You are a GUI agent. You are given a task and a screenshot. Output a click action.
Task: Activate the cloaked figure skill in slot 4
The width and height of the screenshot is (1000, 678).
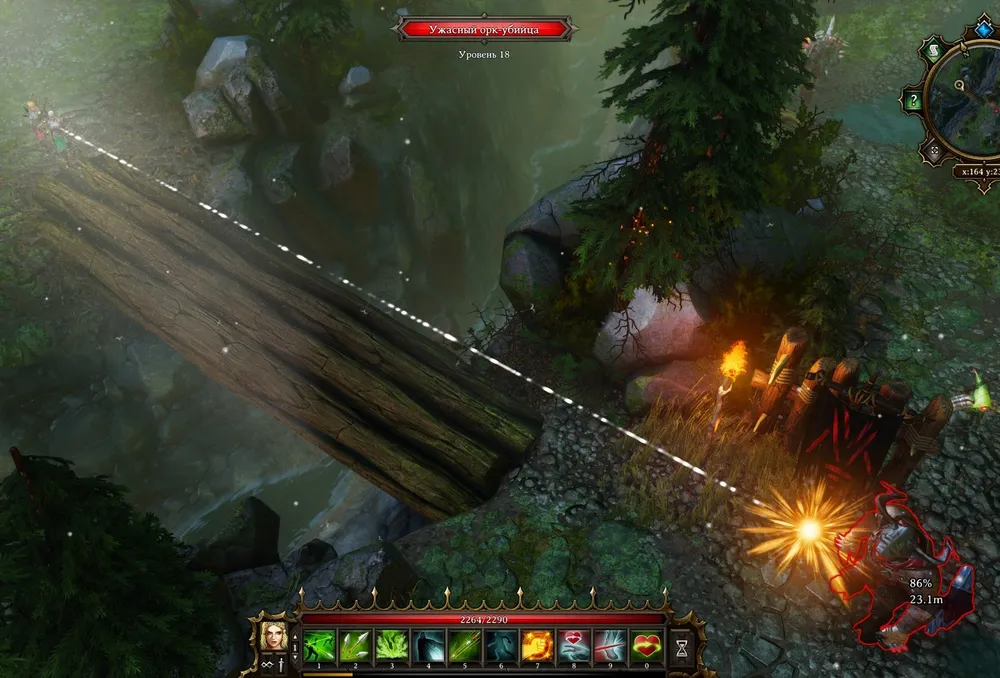(x=428, y=645)
